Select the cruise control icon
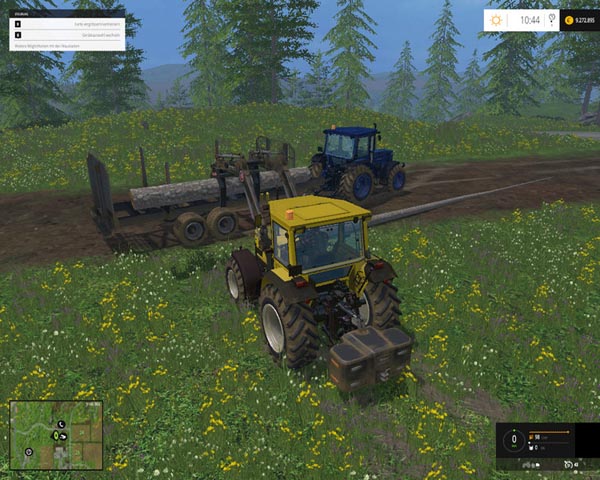The width and height of the screenshot is (600, 480). (x=569, y=464)
